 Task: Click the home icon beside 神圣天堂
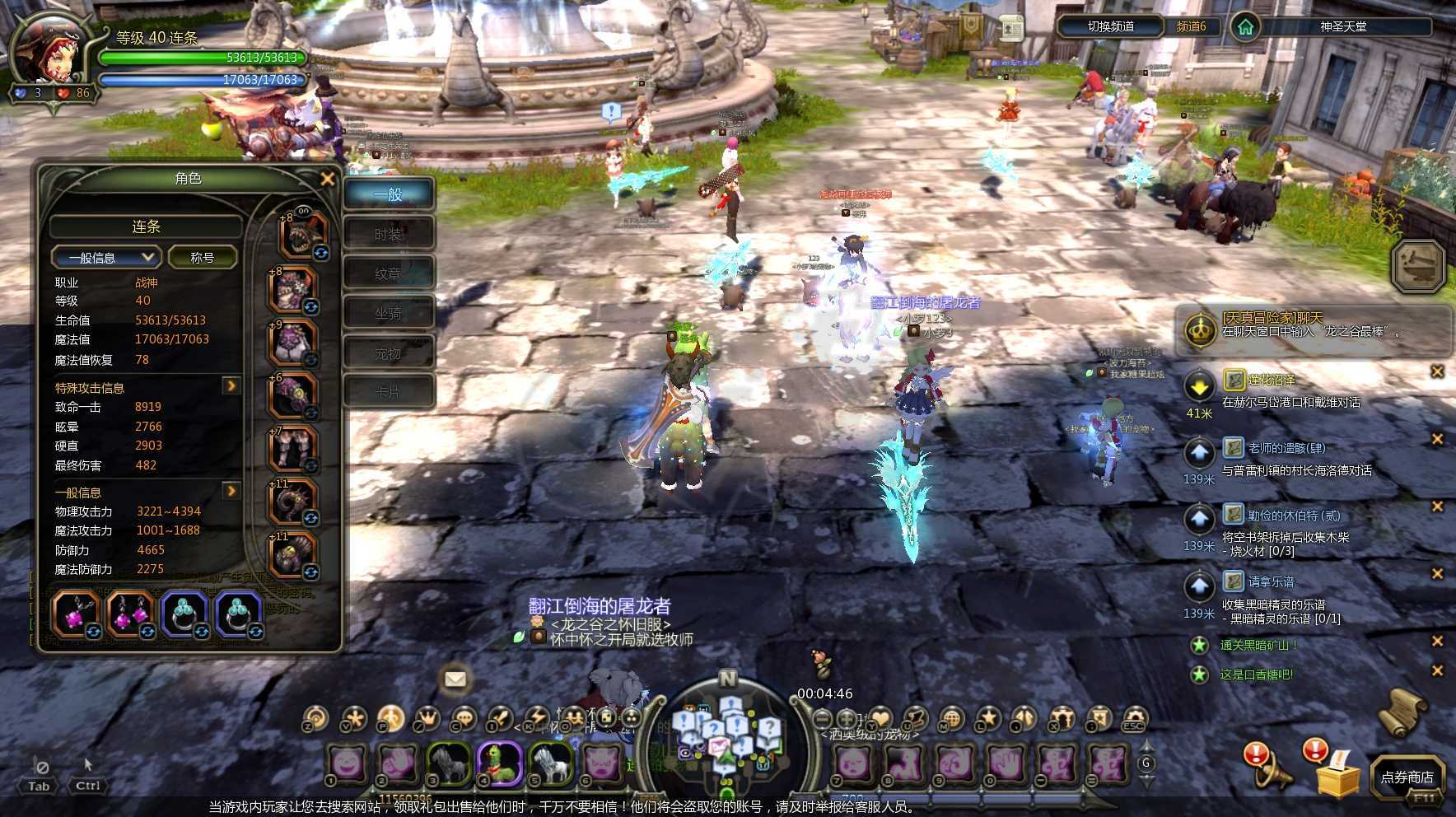tap(1245, 27)
